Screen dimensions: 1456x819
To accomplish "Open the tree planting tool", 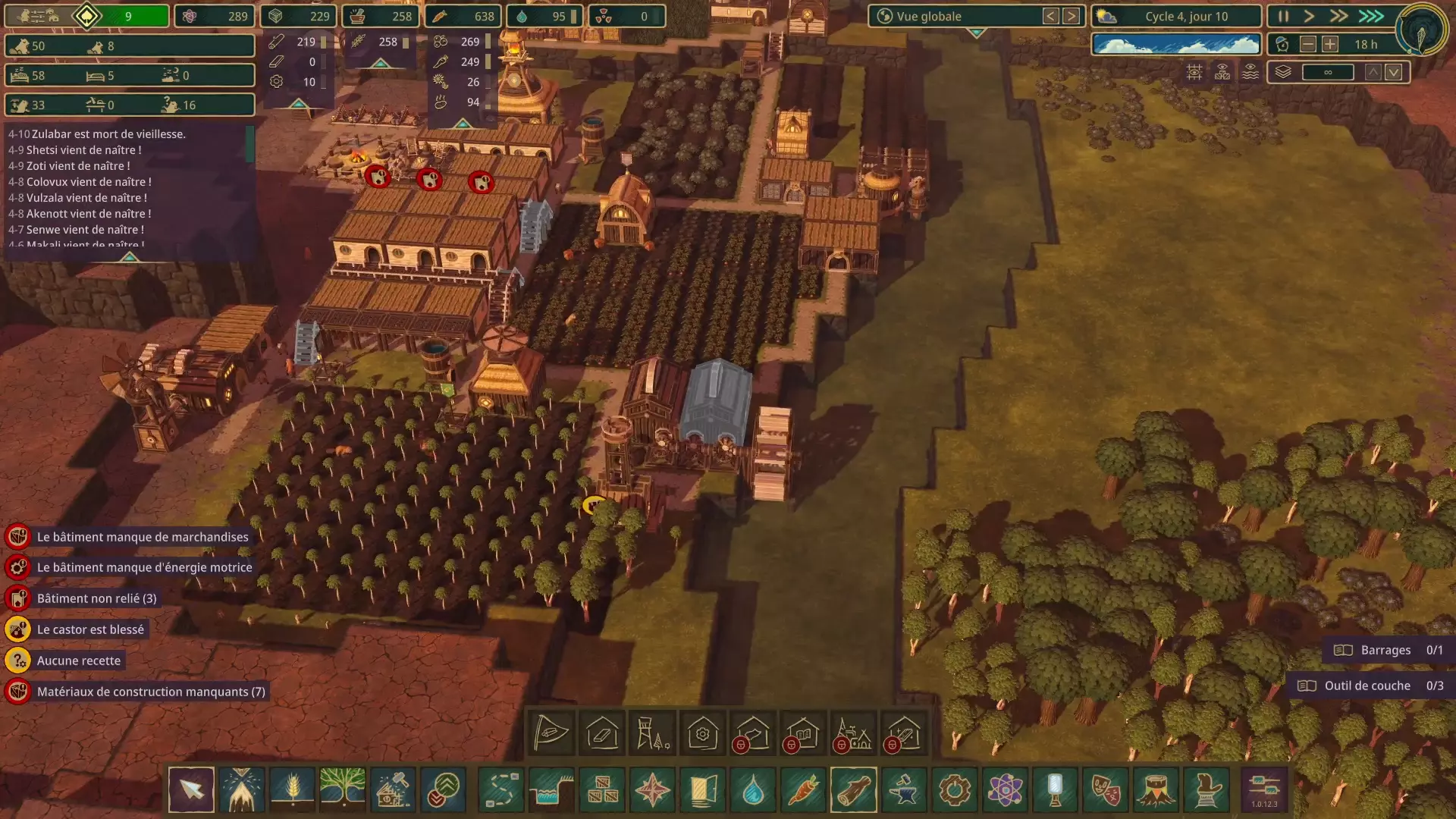I will (343, 790).
